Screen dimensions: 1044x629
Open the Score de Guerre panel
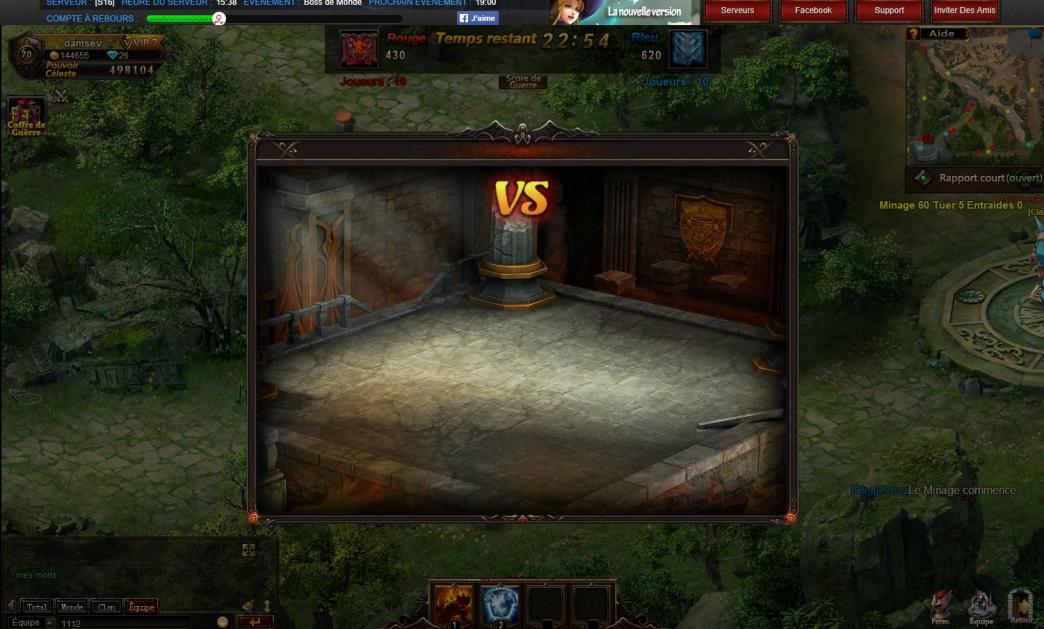523,82
